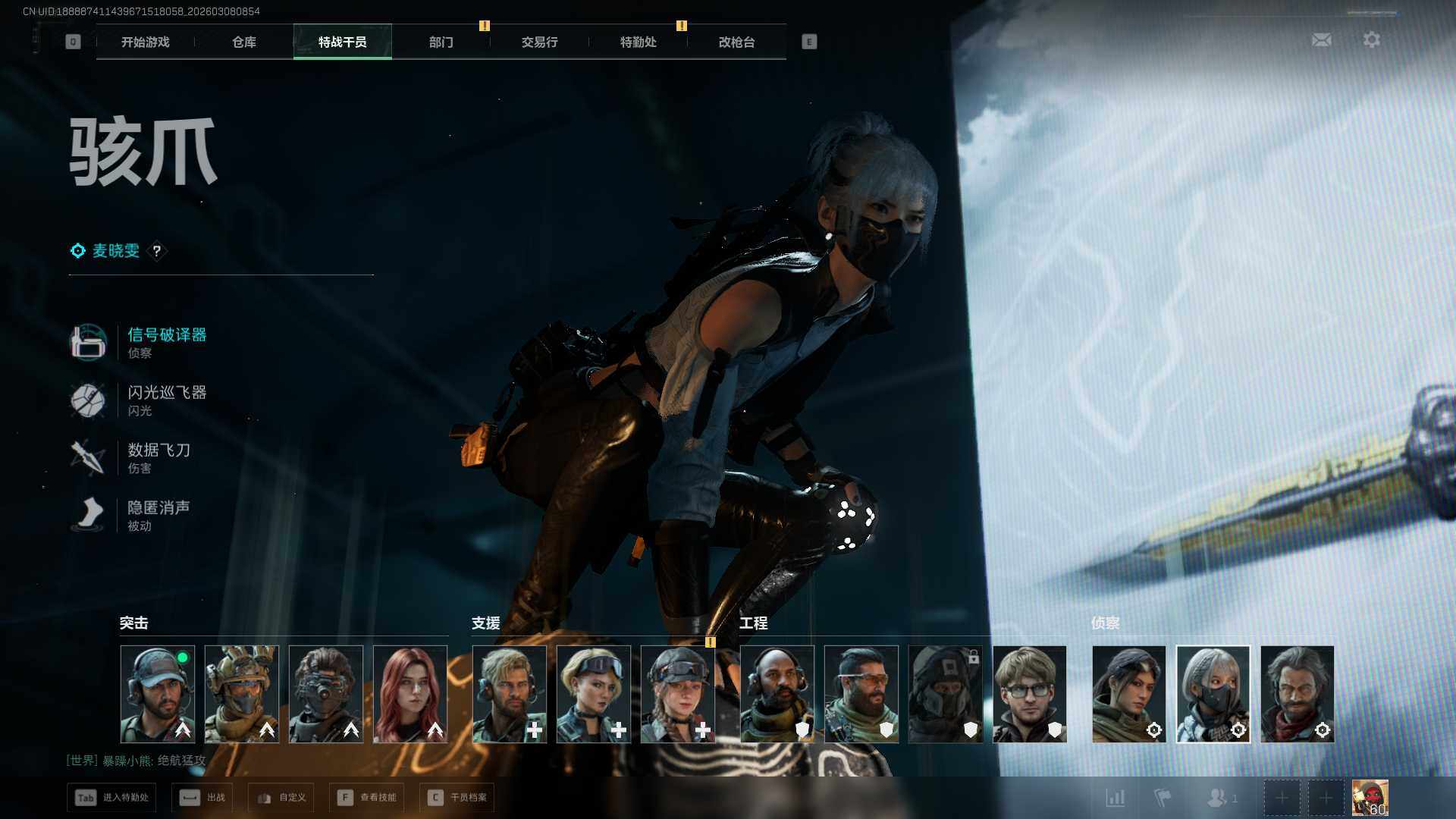Screen dimensions: 1456x819
Task: Open the 交易行 tab
Action: pos(540,42)
